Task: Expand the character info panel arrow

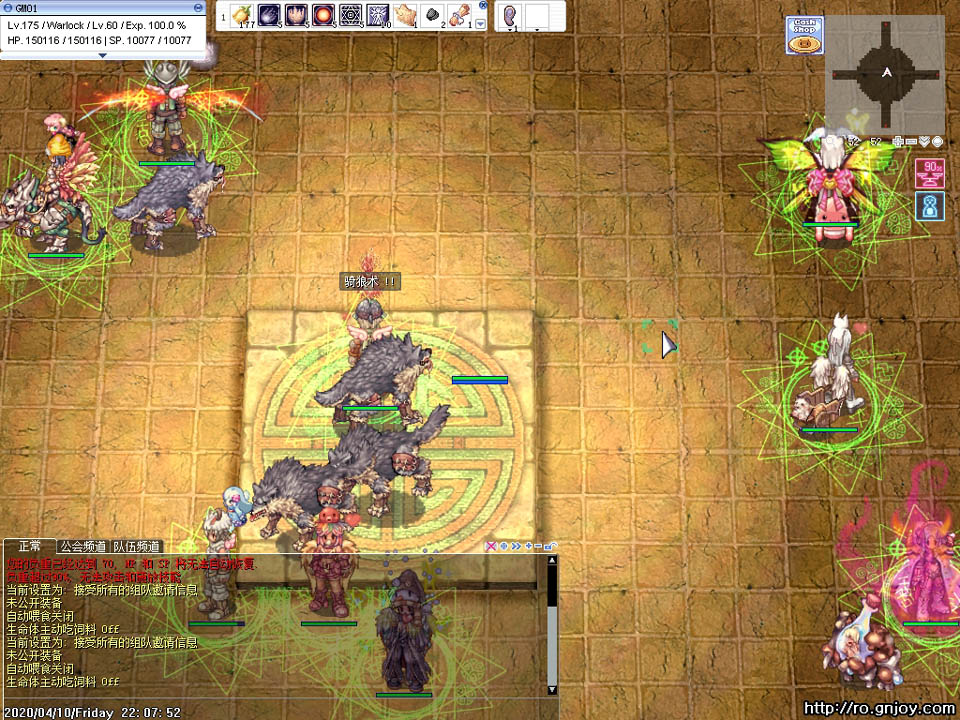Action: point(102,56)
